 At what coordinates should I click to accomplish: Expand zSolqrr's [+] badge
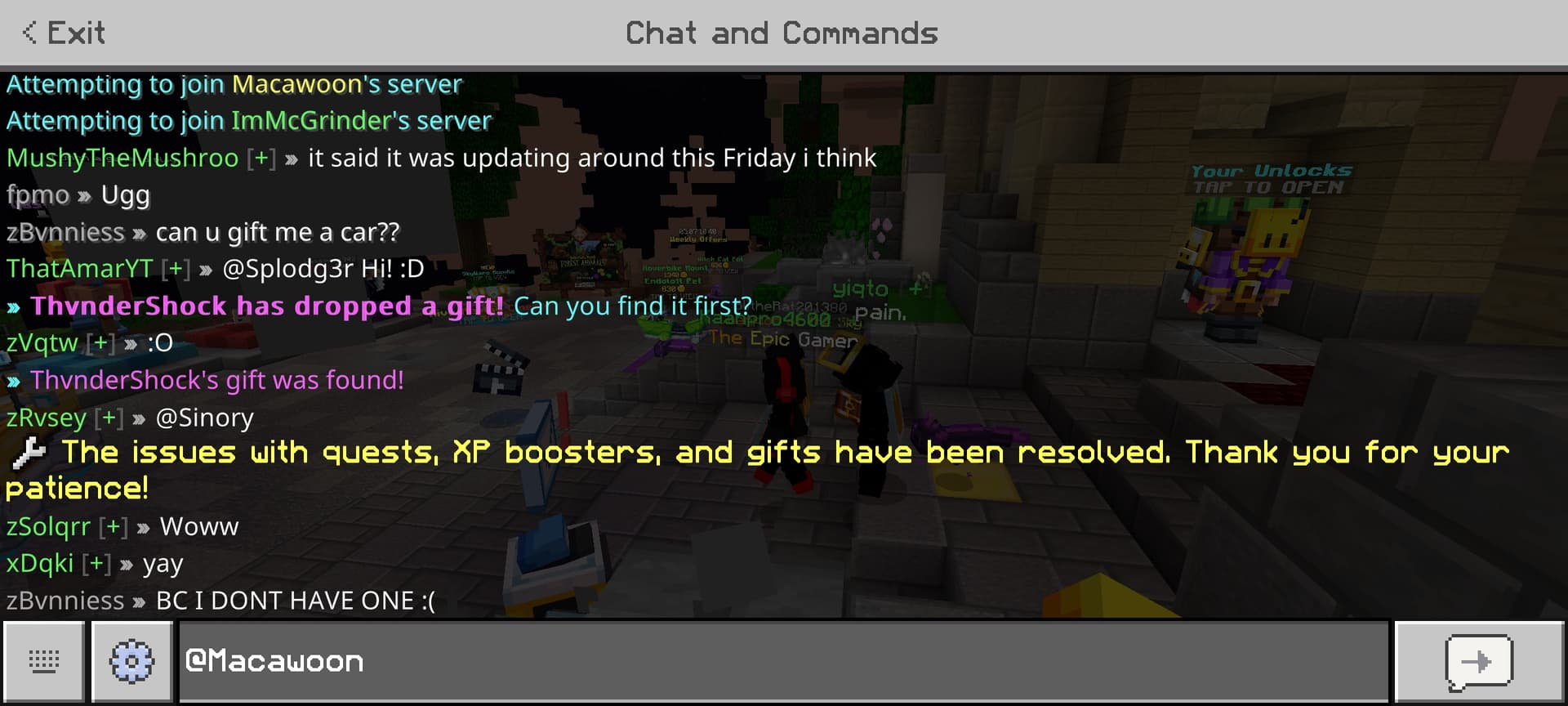(x=114, y=526)
